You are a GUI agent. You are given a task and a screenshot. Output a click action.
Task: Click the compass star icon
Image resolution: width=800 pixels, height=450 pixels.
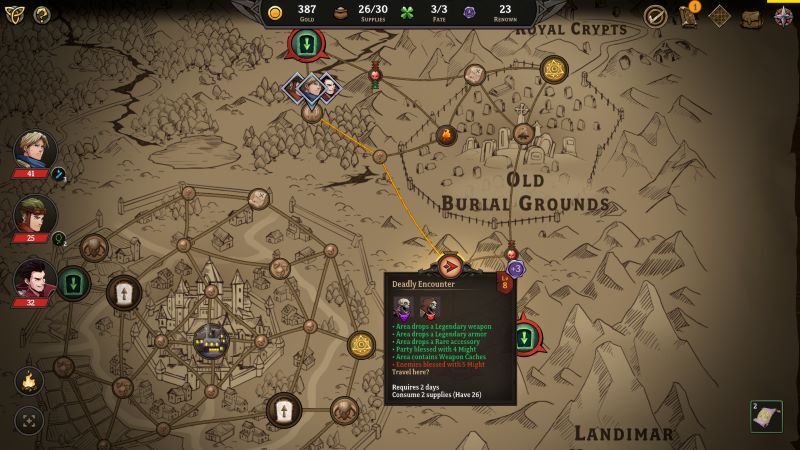pyautogui.click(x=783, y=16)
